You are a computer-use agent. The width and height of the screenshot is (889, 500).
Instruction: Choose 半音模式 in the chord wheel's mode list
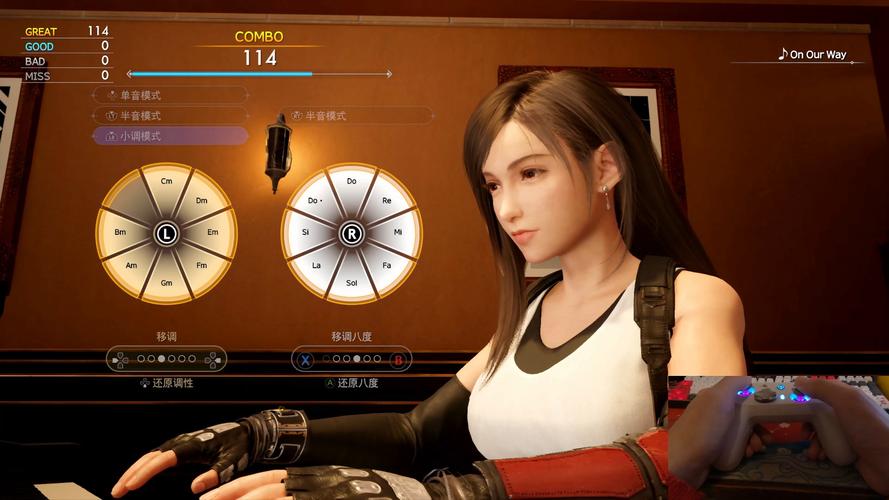[x=170, y=116]
